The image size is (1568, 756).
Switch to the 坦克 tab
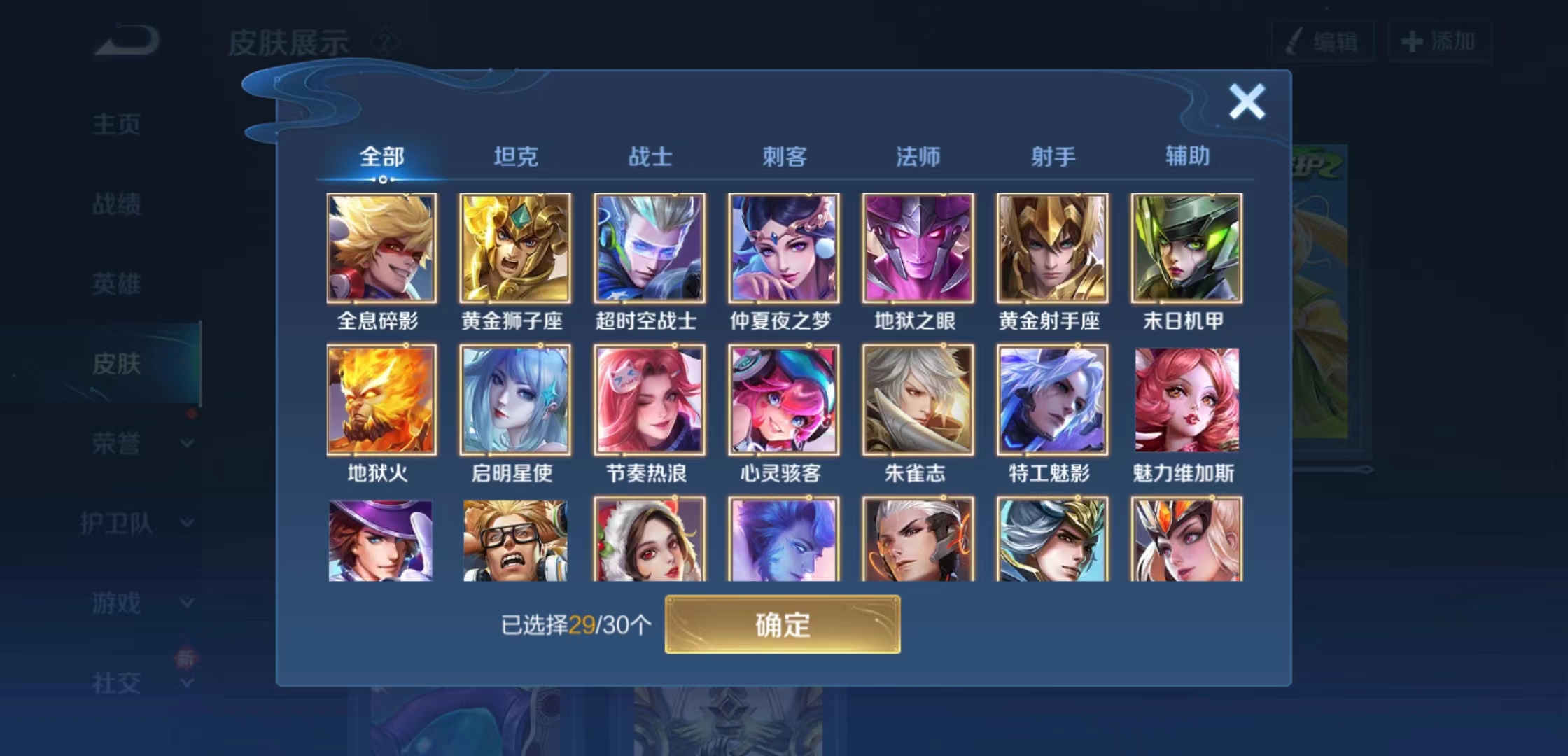point(516,157)
